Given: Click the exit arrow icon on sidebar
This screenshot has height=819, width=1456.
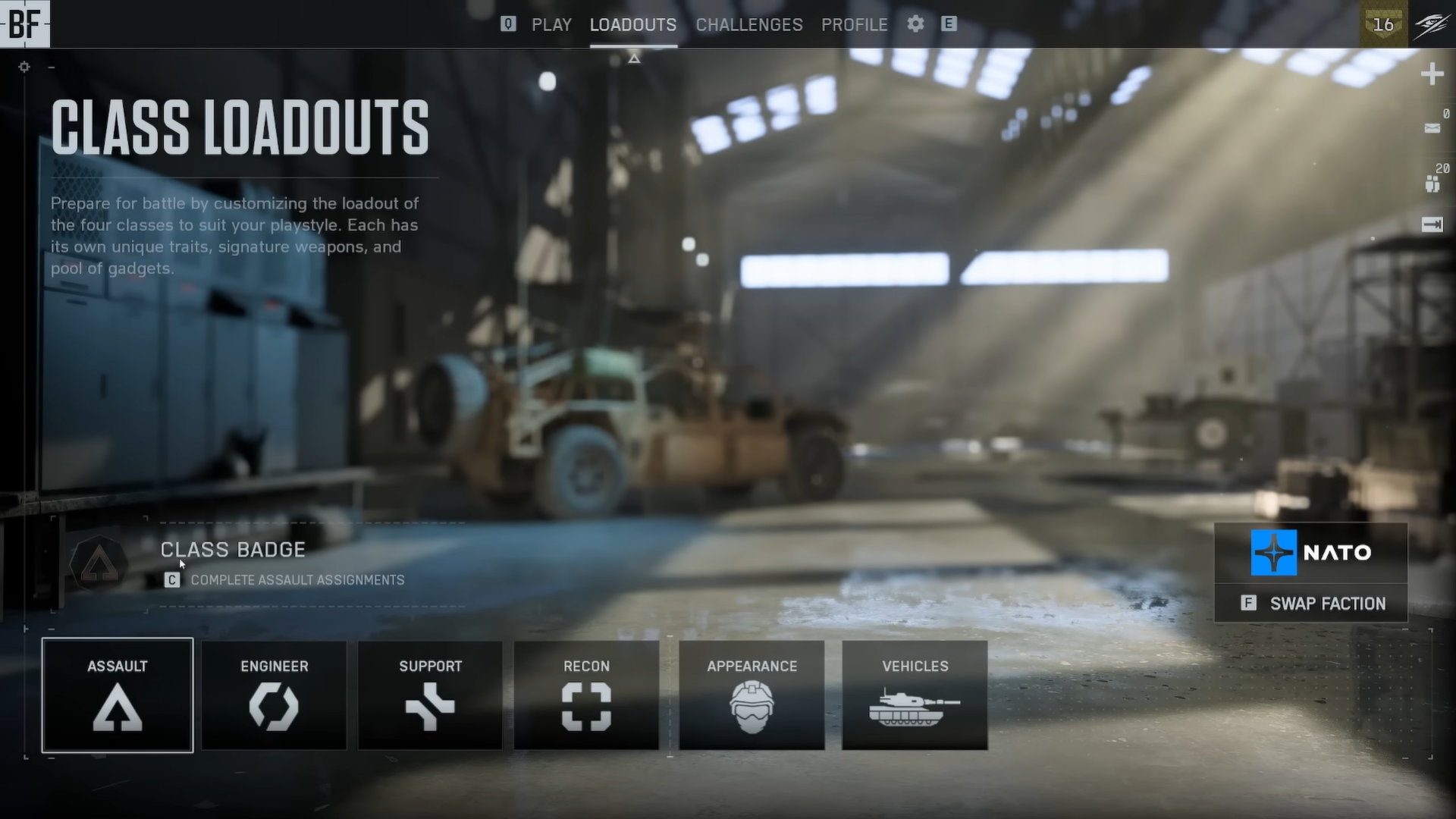Looking at the screenshot, I should [x=1432, y=224].
